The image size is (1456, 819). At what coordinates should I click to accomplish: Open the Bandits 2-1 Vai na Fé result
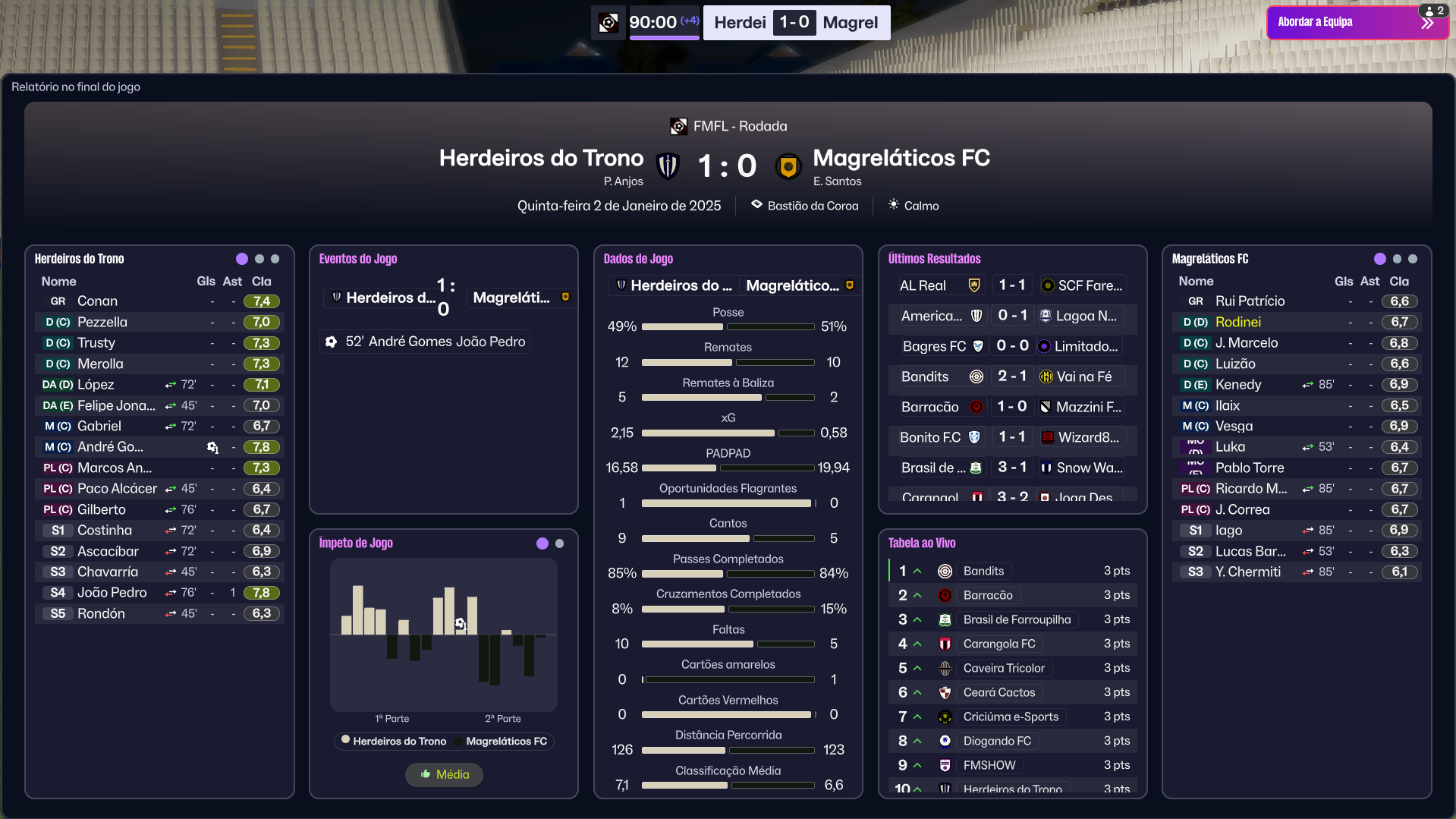coord(1011,376)
